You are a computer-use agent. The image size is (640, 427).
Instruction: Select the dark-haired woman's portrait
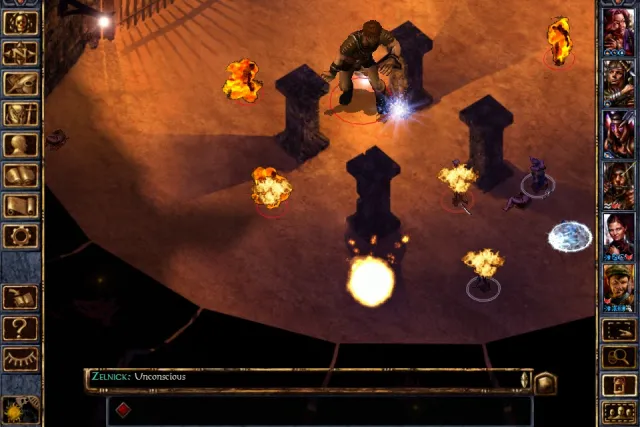[x=619, y=237]
